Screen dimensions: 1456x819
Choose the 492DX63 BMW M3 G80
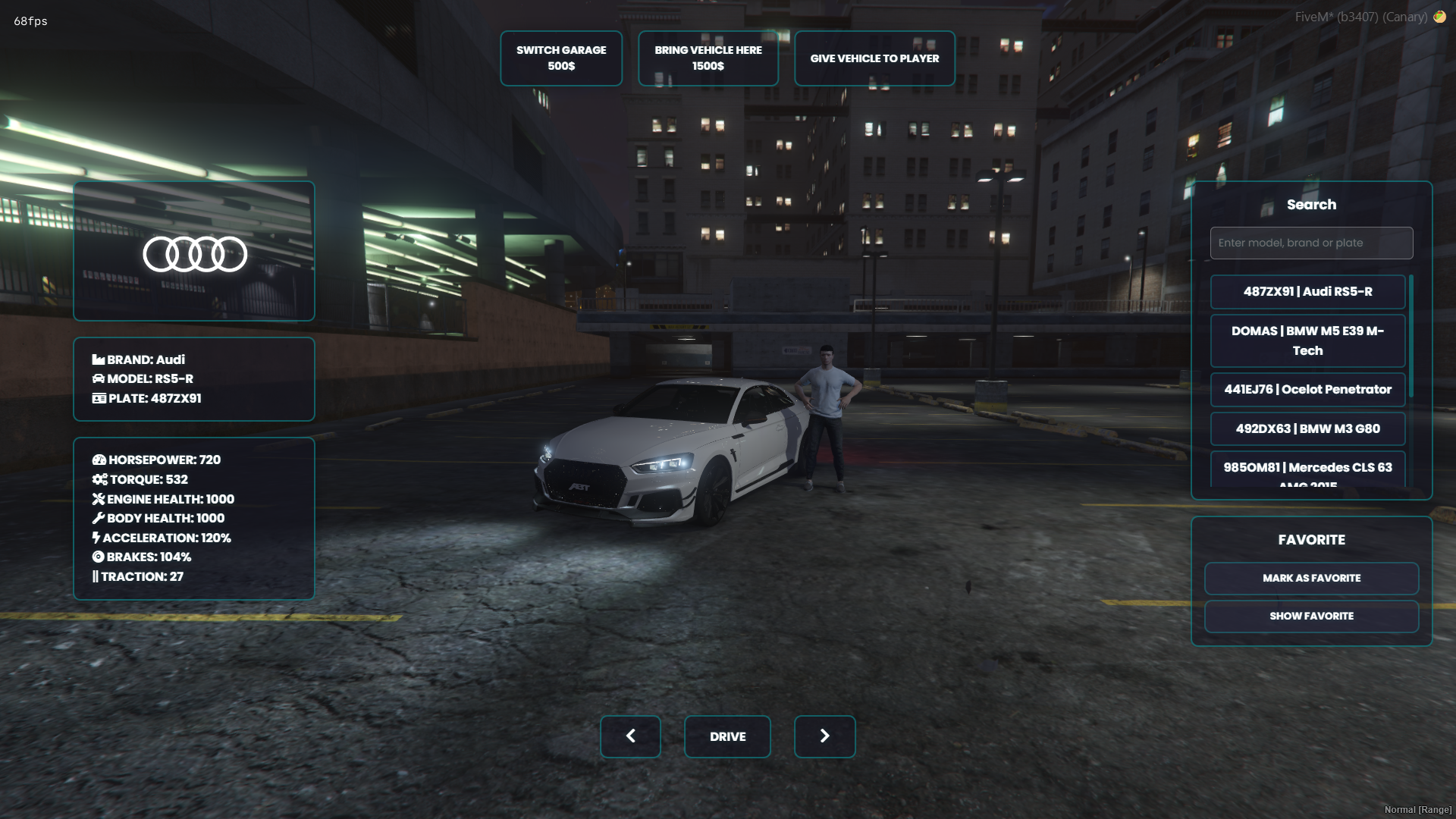point(1307,428)
